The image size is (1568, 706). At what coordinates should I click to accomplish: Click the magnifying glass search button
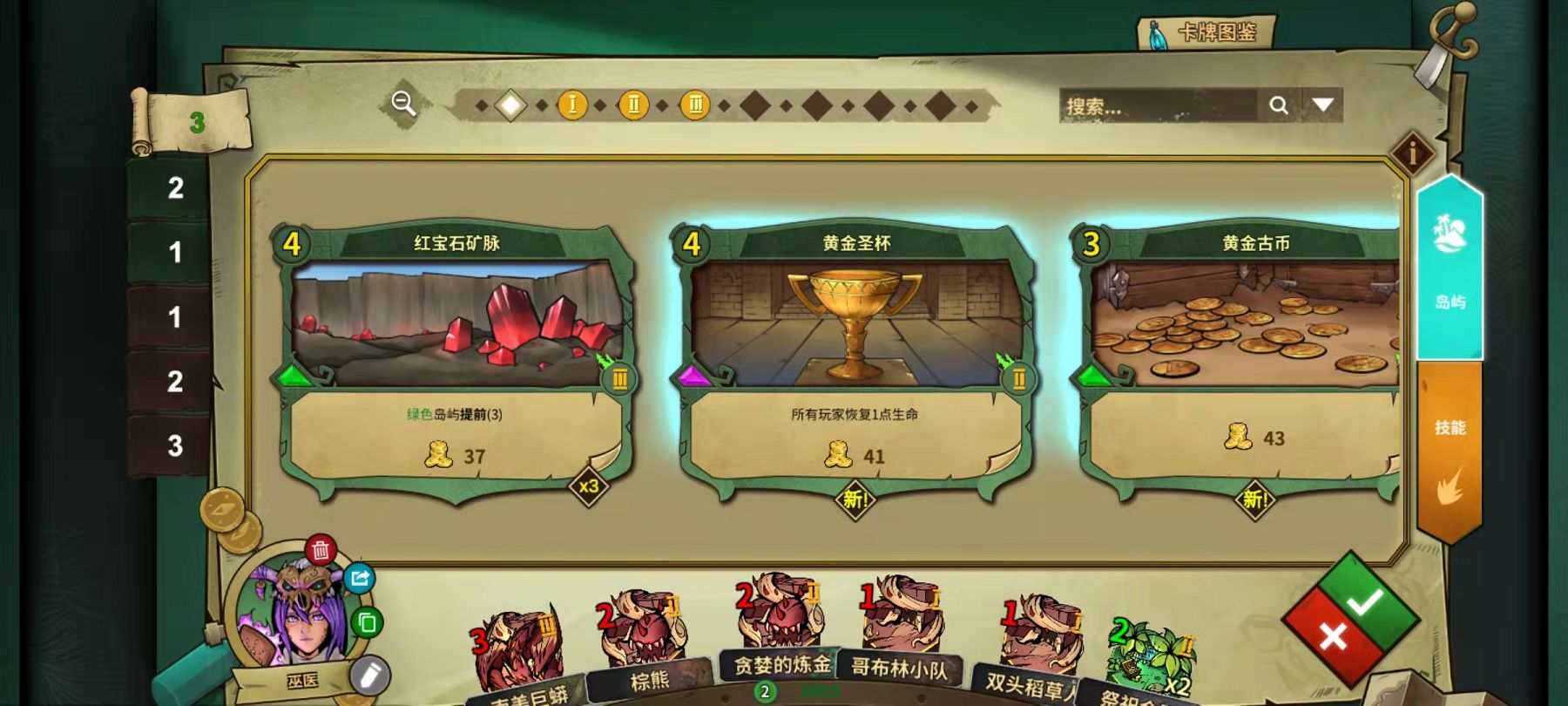click(1279, 105)
